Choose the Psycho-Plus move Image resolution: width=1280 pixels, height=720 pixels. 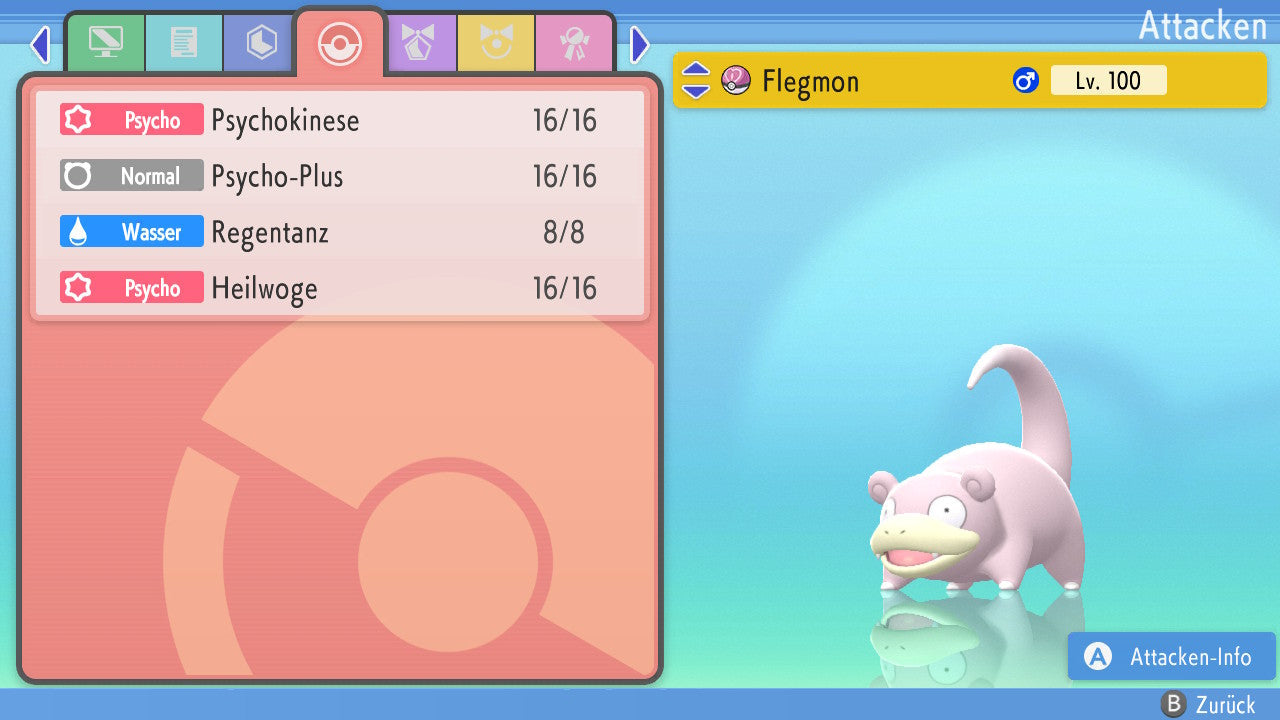click(x=340, y=177)
